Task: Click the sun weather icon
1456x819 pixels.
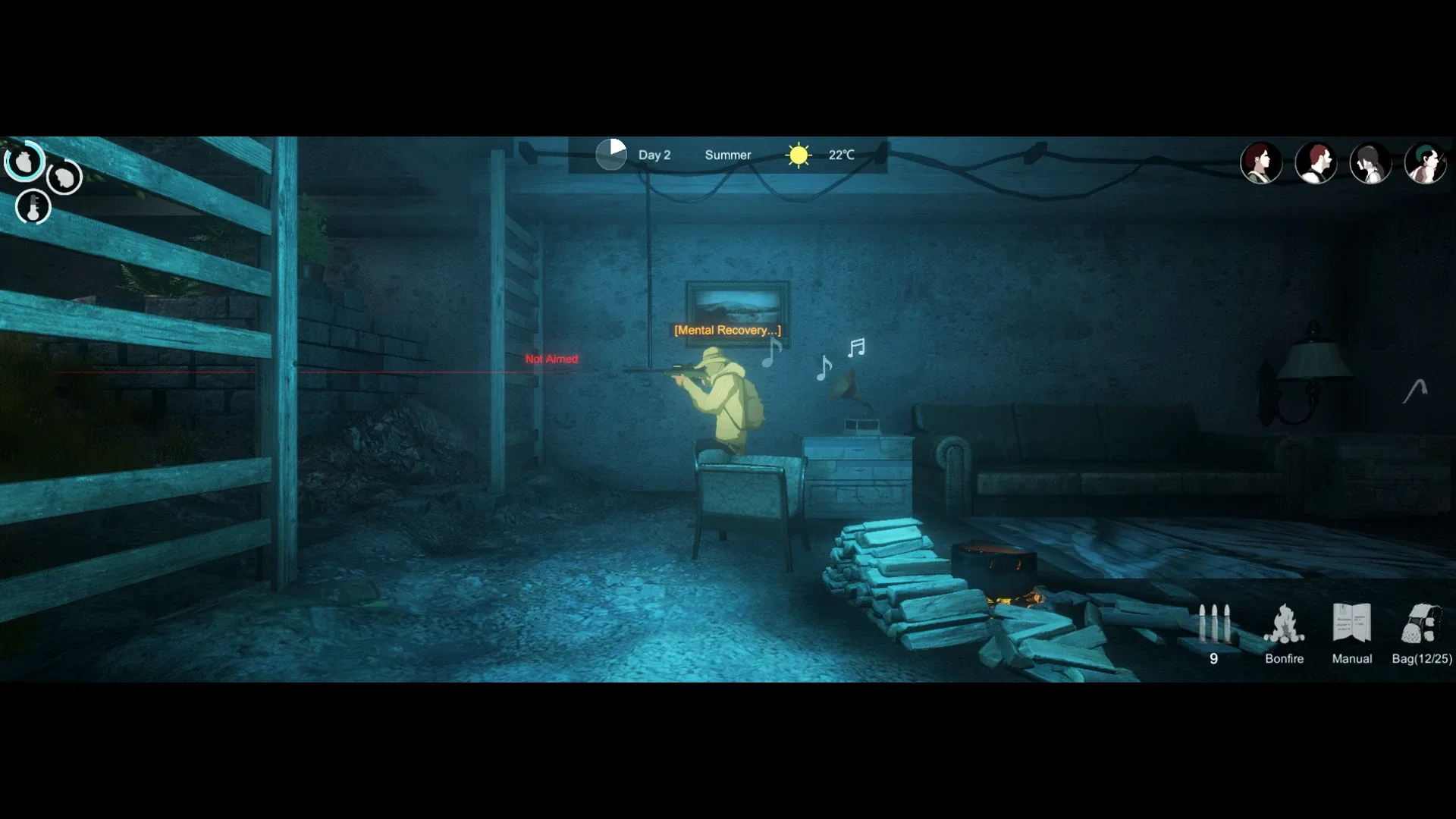Action: (799, 154)
